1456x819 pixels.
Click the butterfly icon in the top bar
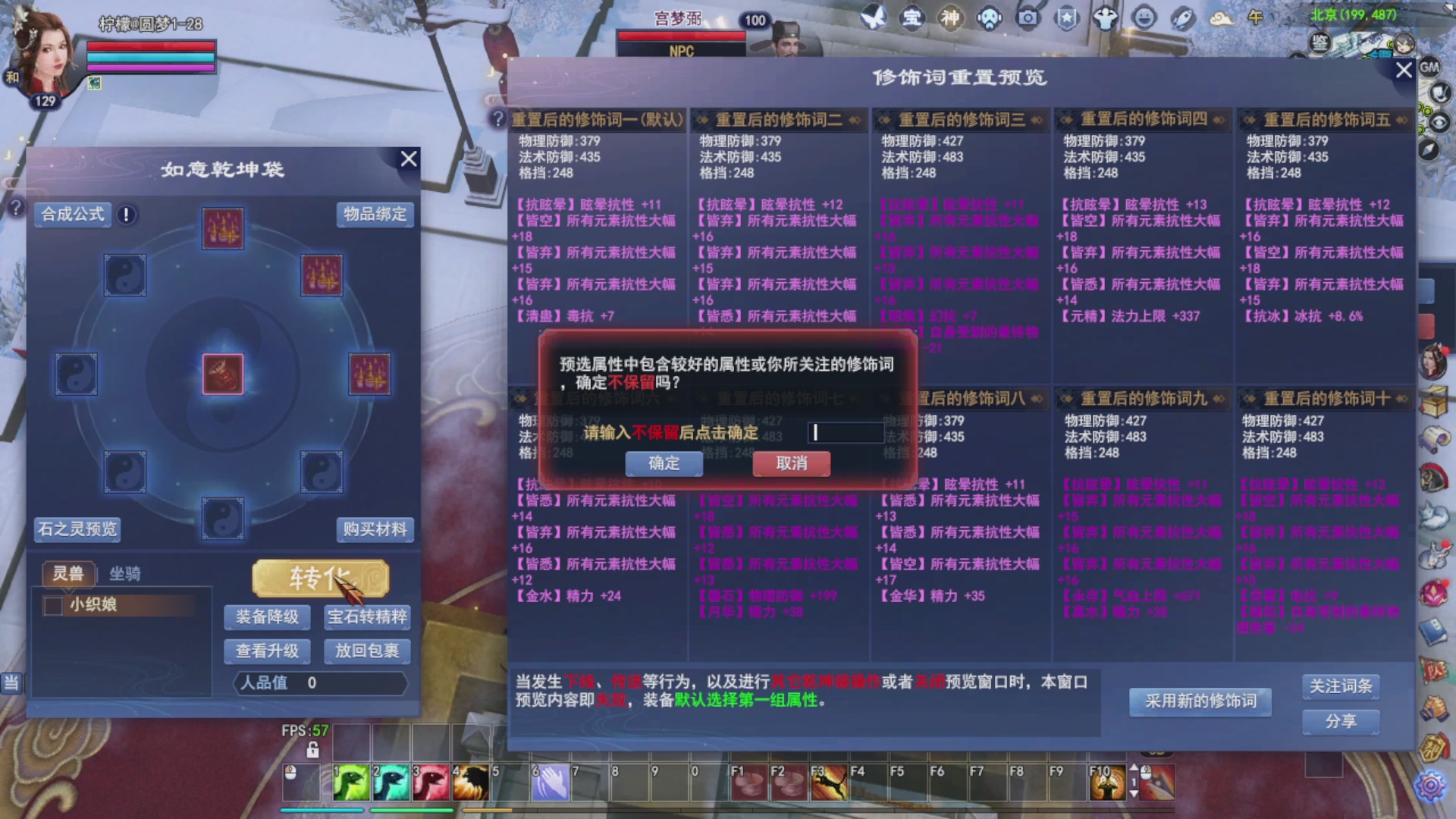874,17
